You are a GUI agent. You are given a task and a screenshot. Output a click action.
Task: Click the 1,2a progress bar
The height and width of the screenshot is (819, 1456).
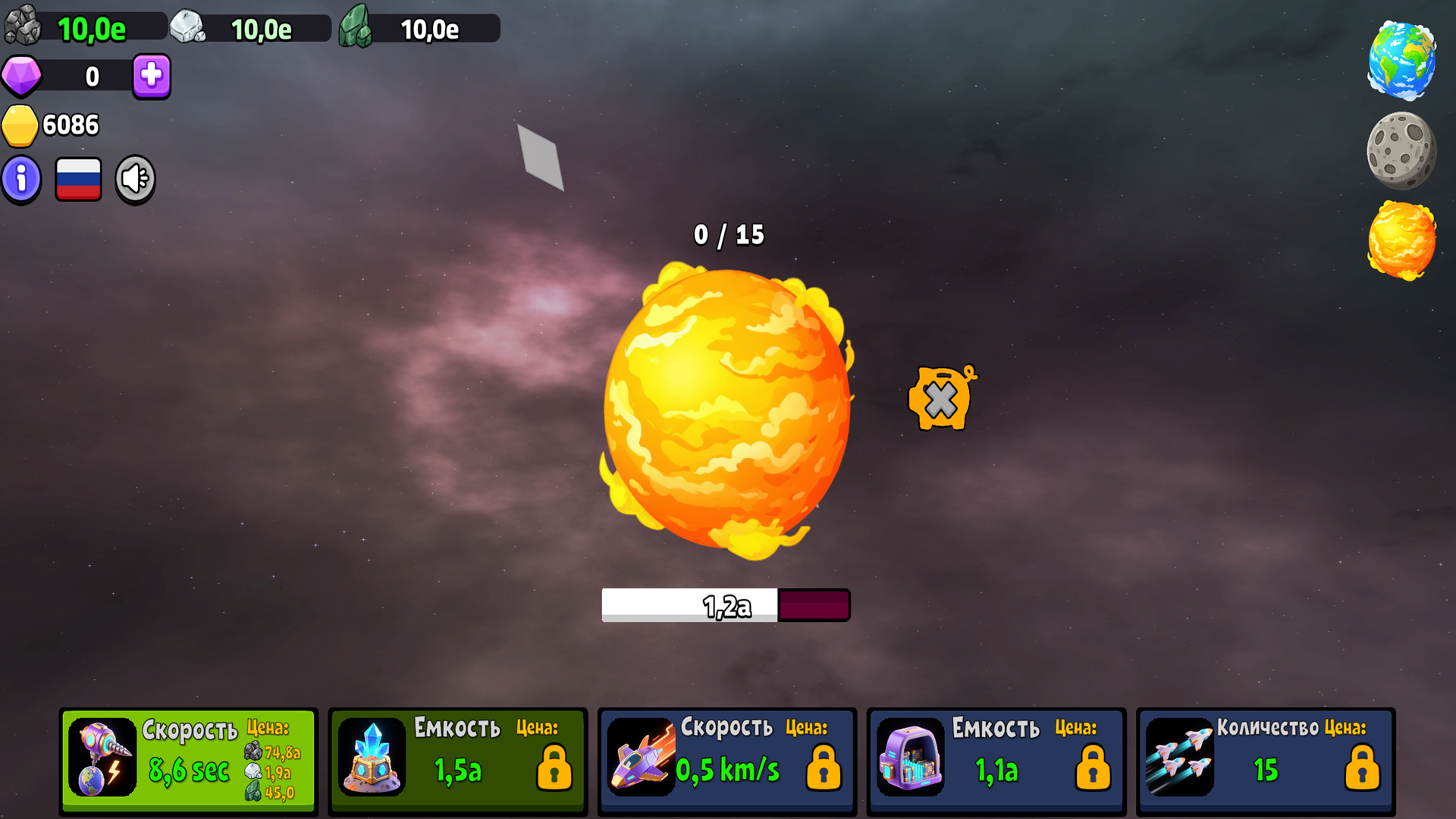726,604
